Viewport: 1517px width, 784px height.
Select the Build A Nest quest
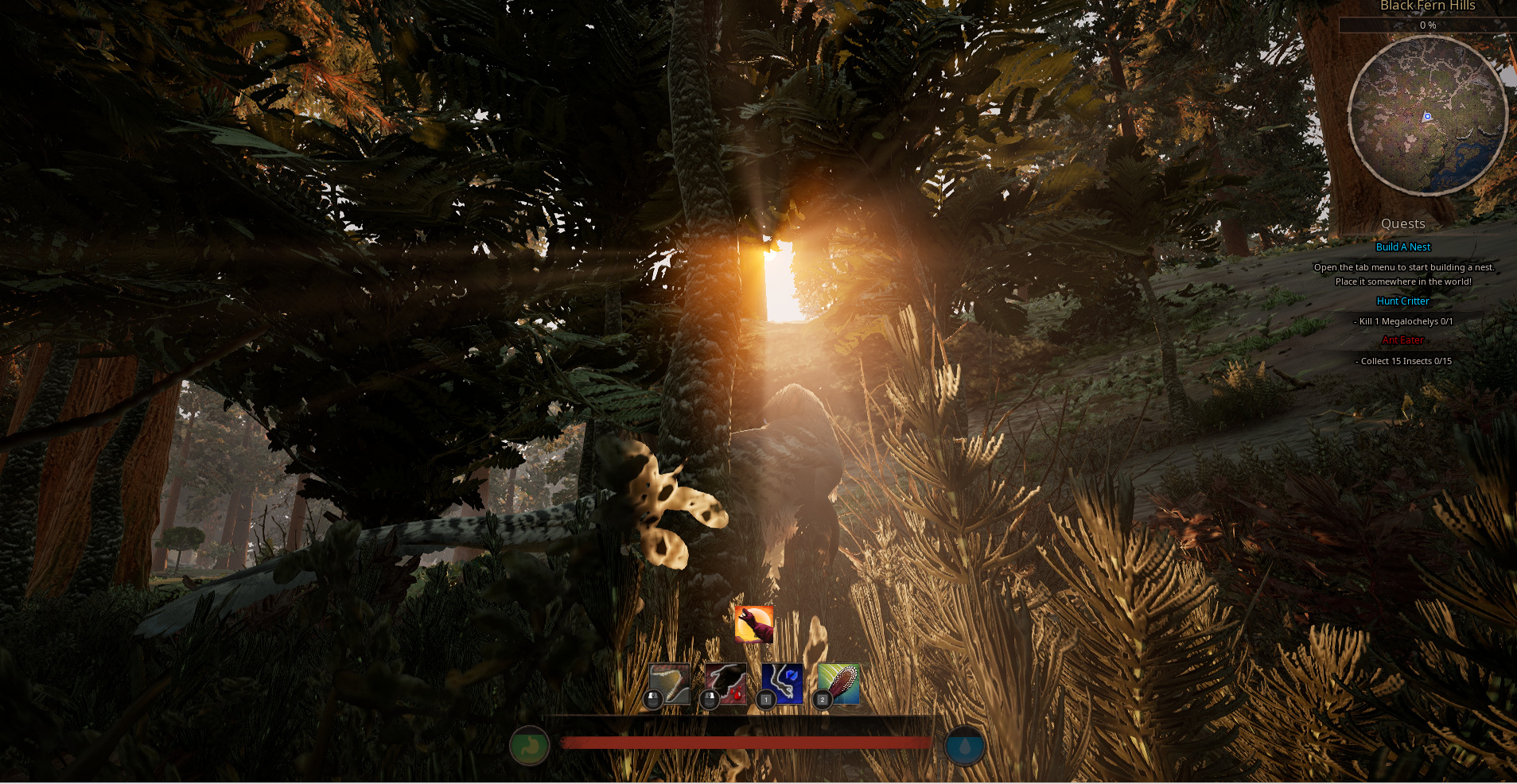click(1403, 247)
